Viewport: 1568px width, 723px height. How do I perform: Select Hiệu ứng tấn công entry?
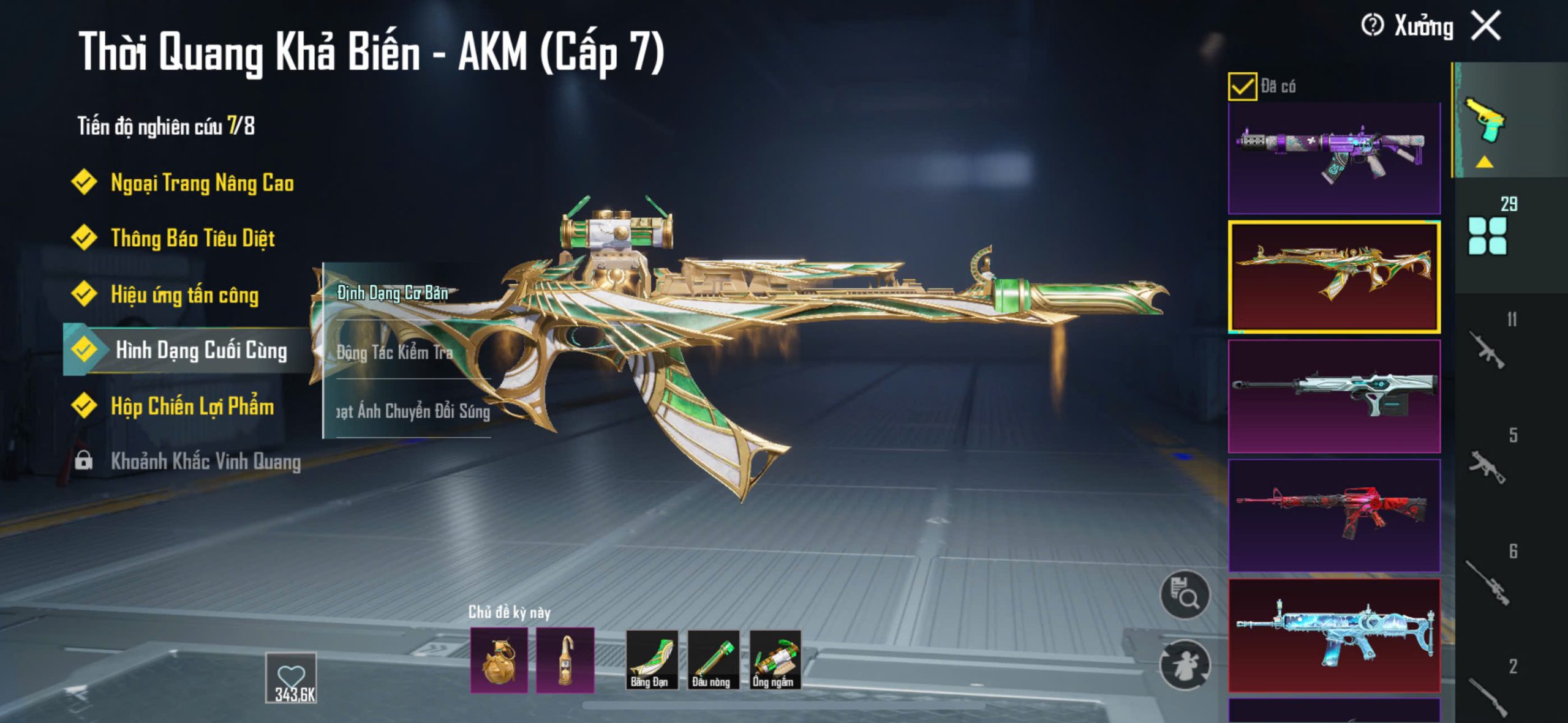184,295
